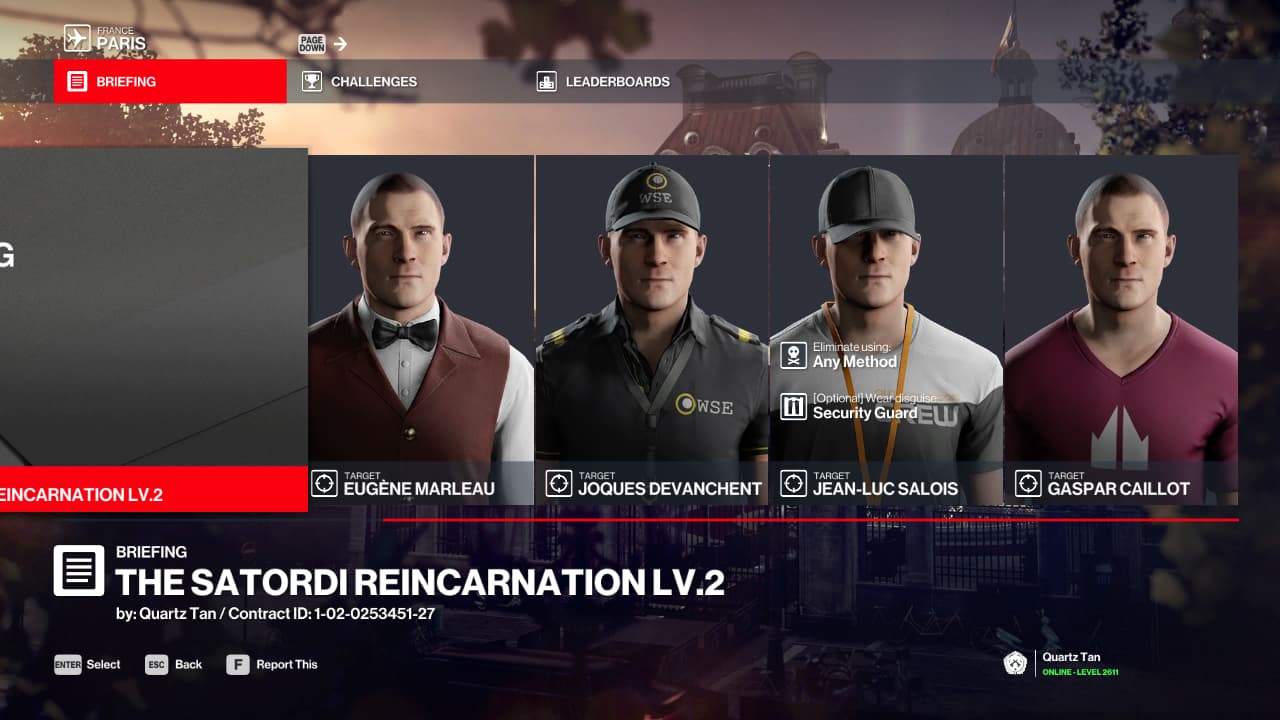Choose the Joques Devanchent target card

(652, 330)
